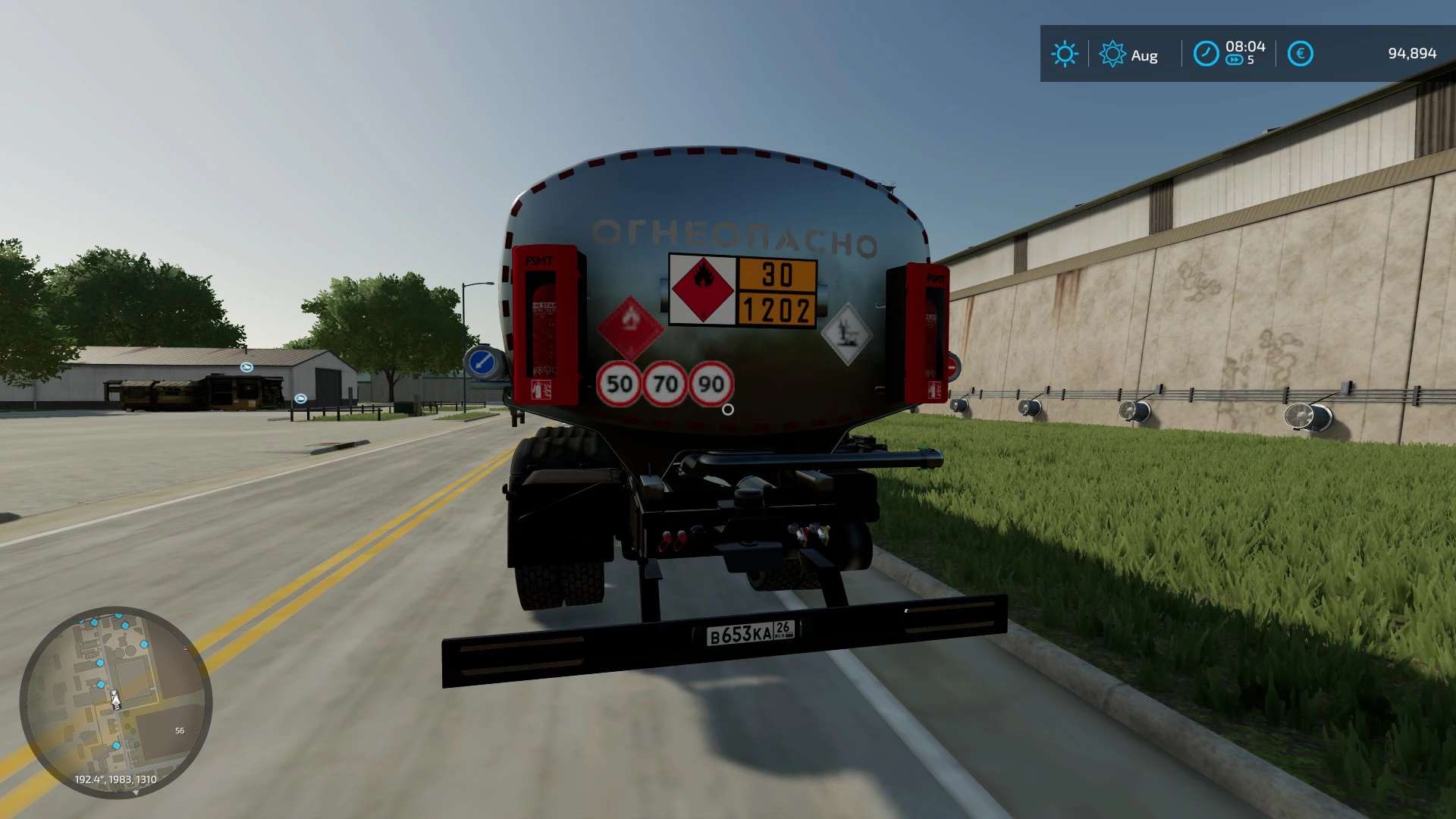Click the euro currency coin icon

coord(1300,52)
